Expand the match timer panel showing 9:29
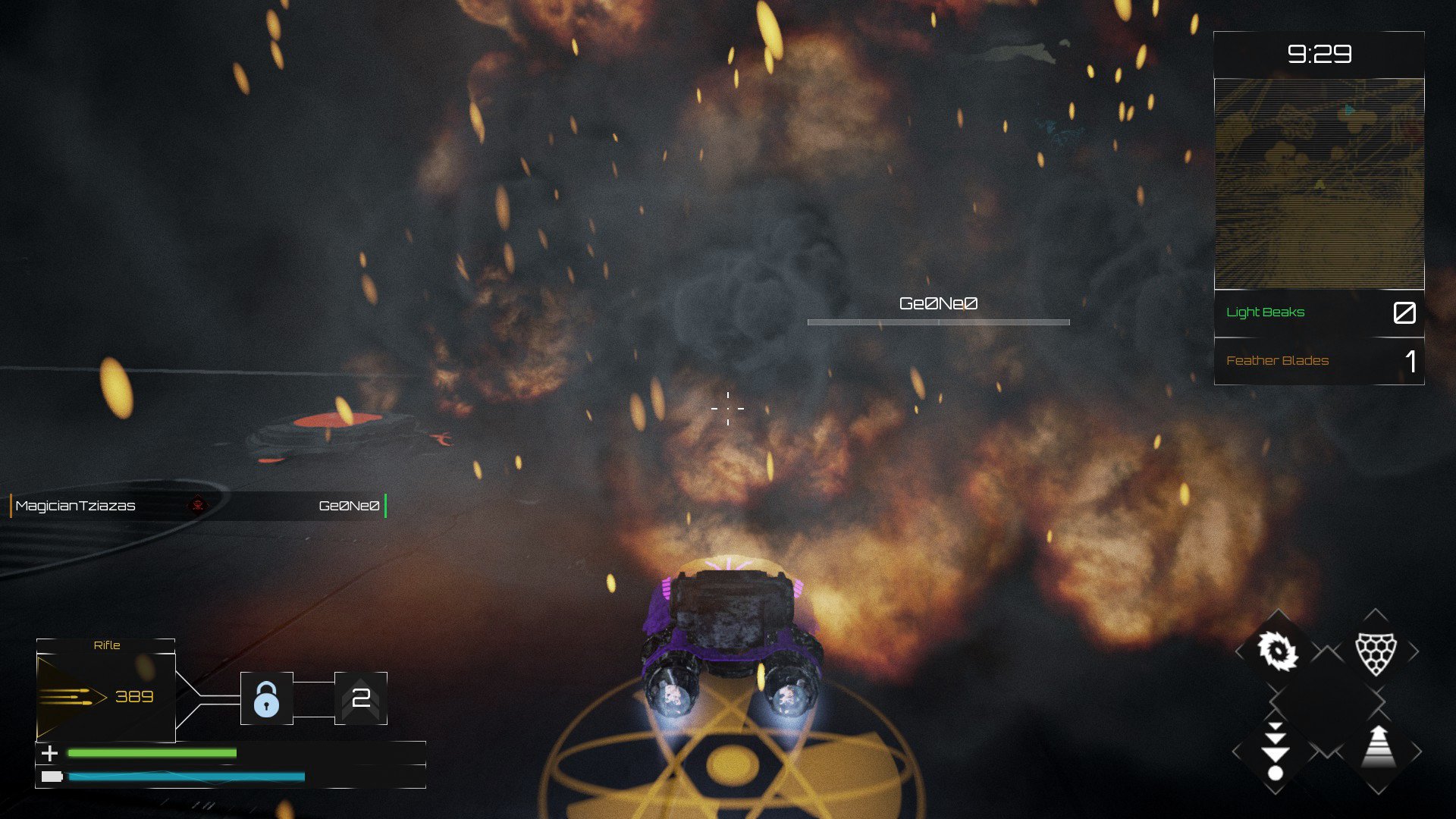1456x819 pixels. pyautogui.click(x=1319, y=54)
